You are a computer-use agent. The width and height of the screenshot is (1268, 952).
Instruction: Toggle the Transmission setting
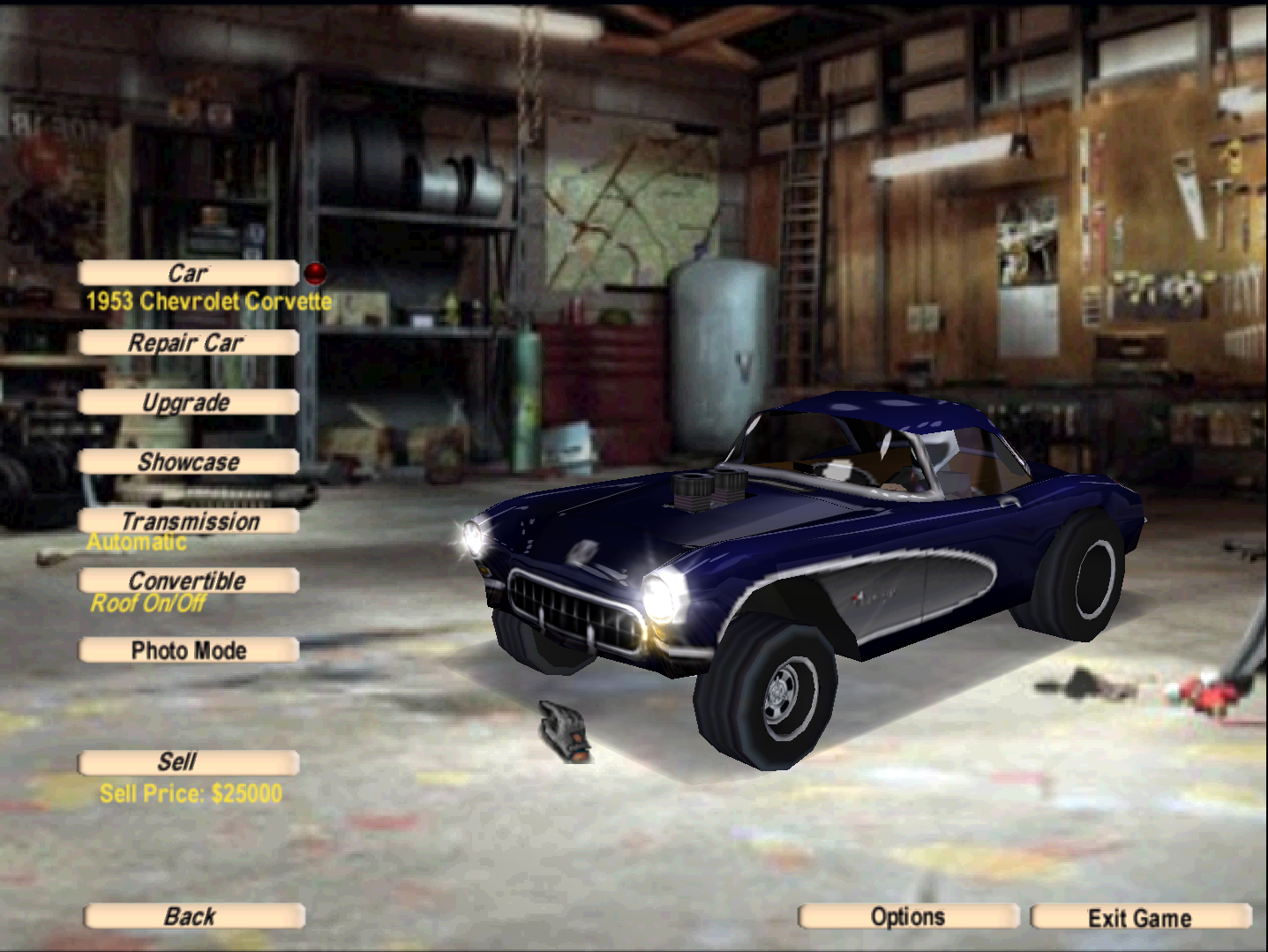point(188,521)
